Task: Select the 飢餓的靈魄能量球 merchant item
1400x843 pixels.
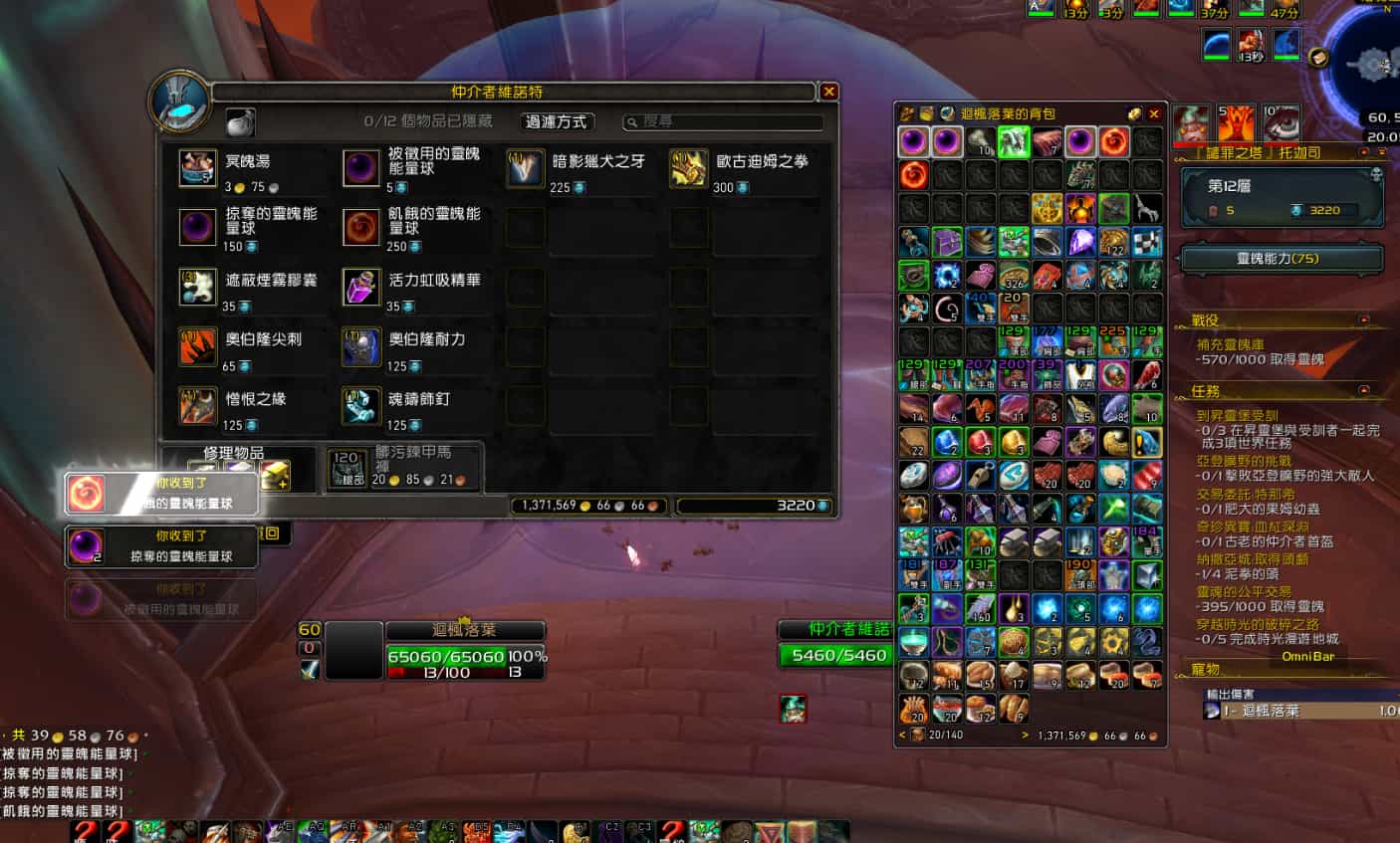Action: coord(361,227)
